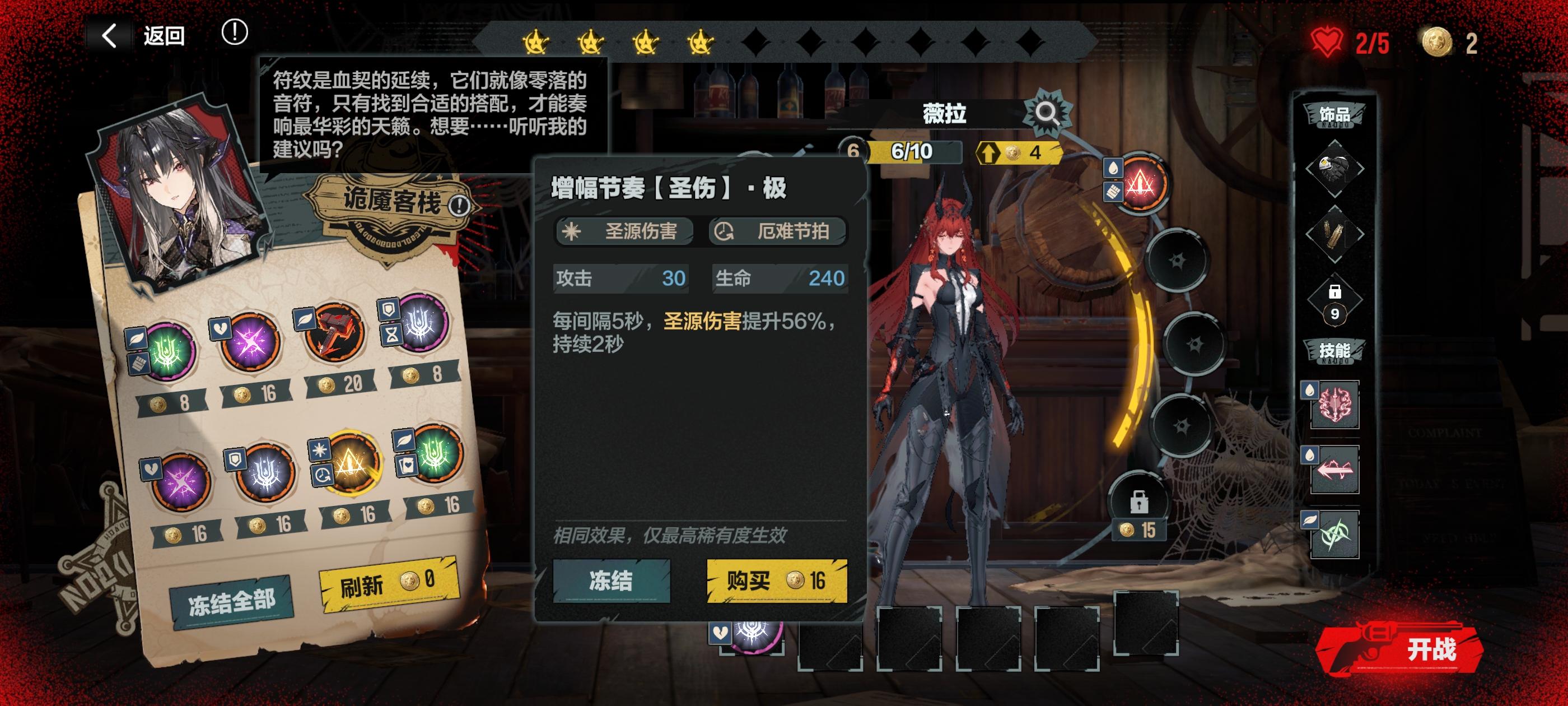
Task: Show the 圣源伤害 tag details
Action: (x=624, y=231)
